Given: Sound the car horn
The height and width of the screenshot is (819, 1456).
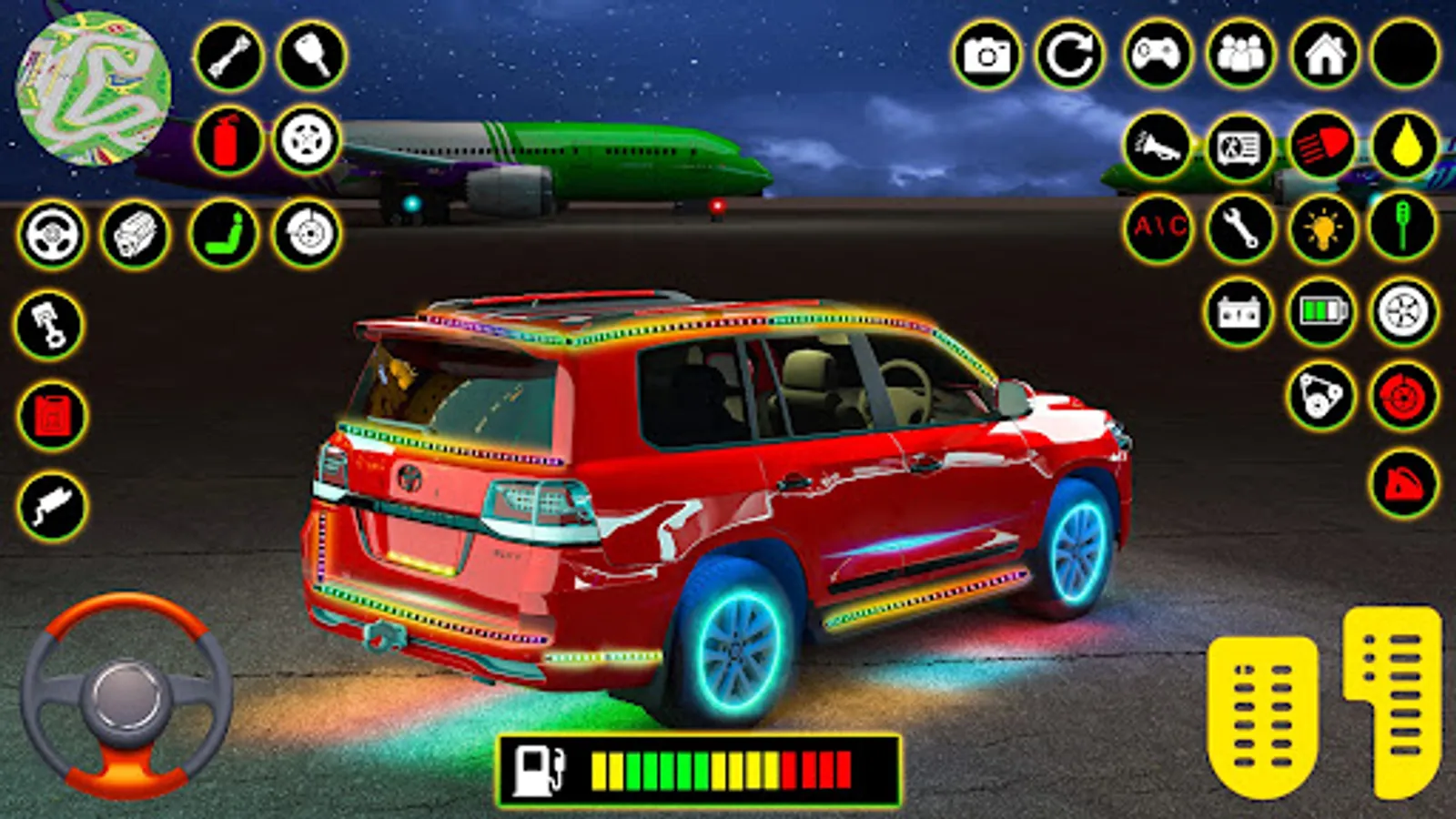Looking at the screenshot, I should point(1157,145).
